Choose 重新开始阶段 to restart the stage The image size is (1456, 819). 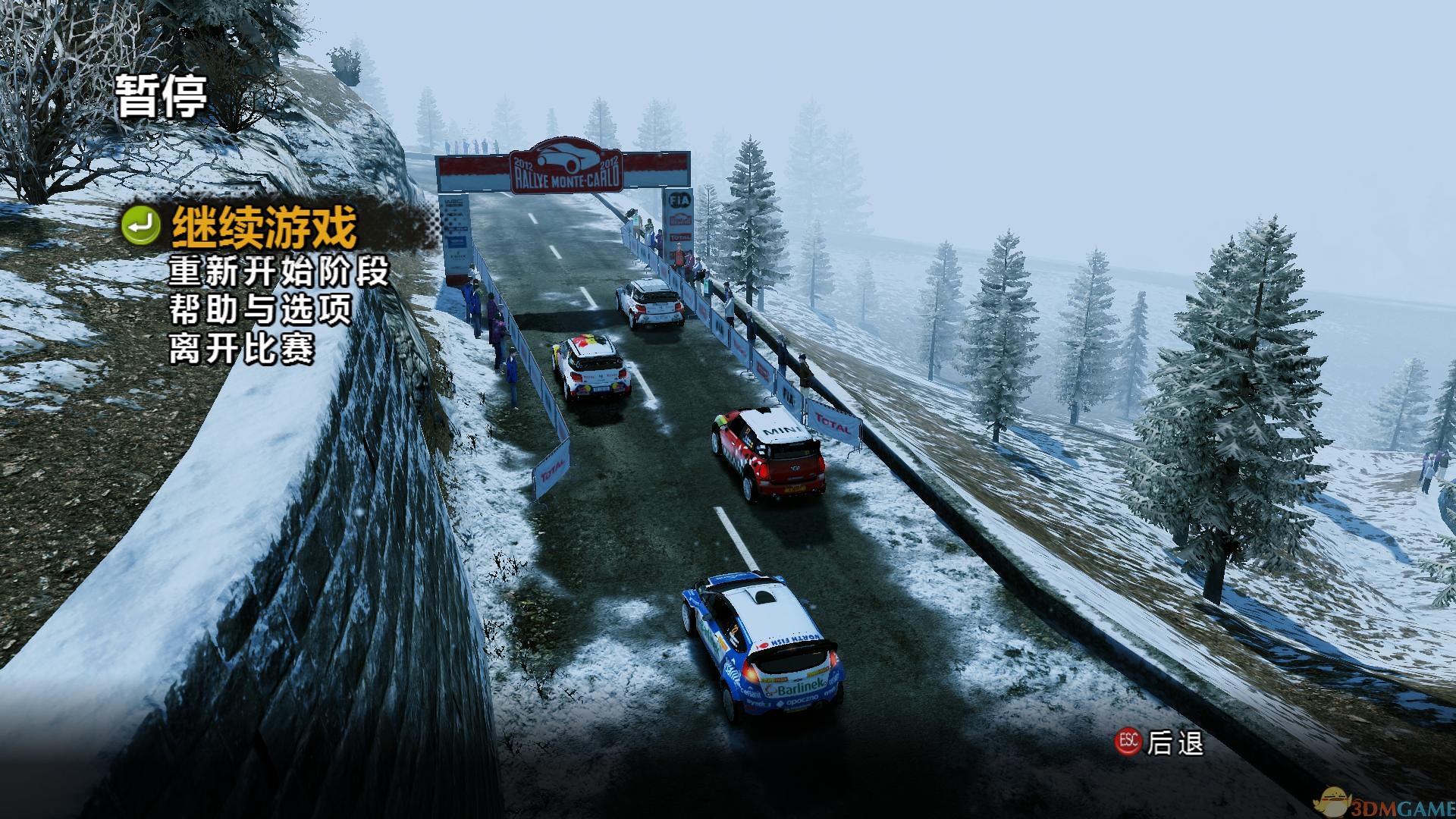point(278,271)
